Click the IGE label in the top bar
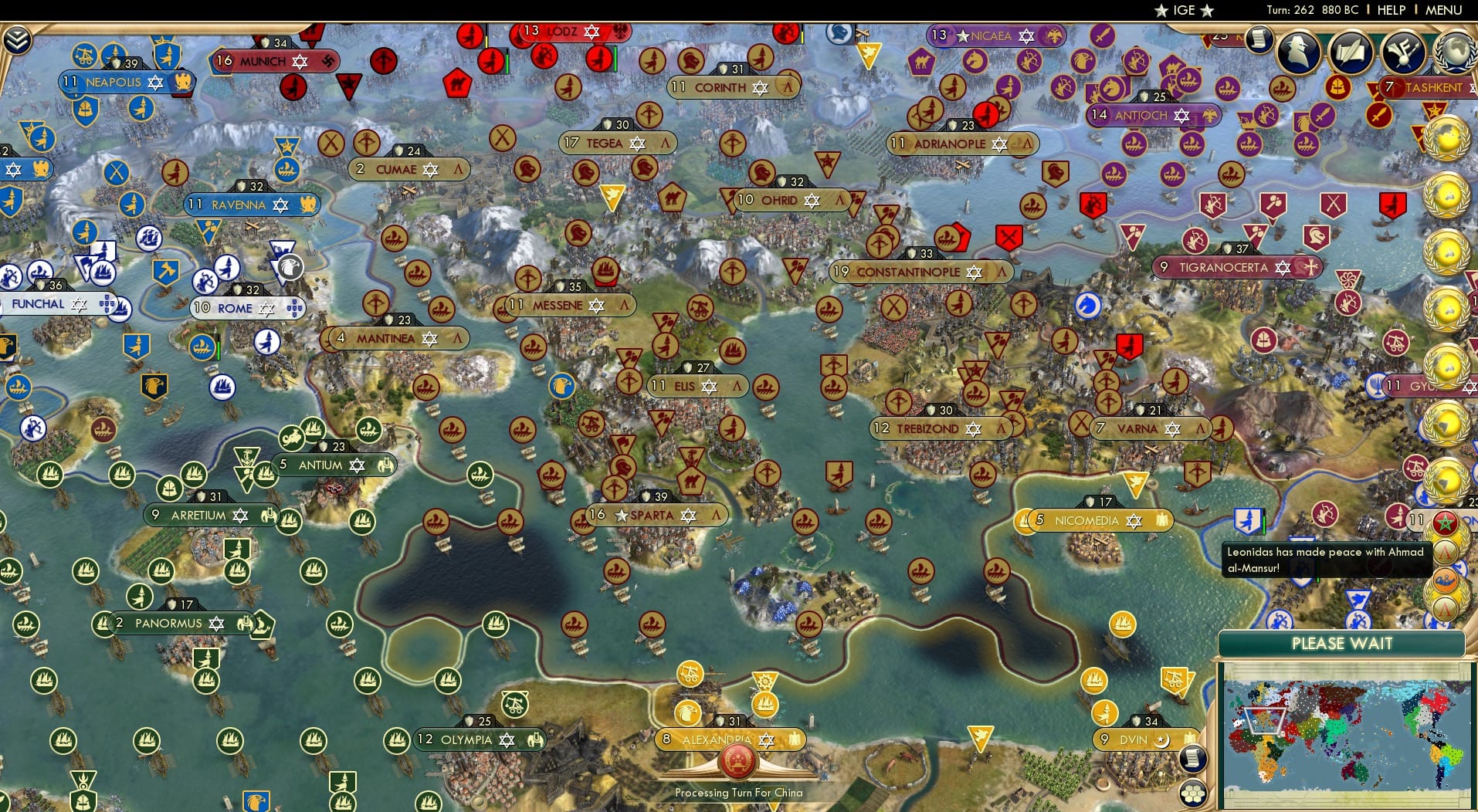Screen dimensions: 1478x812 (1178, 10)
